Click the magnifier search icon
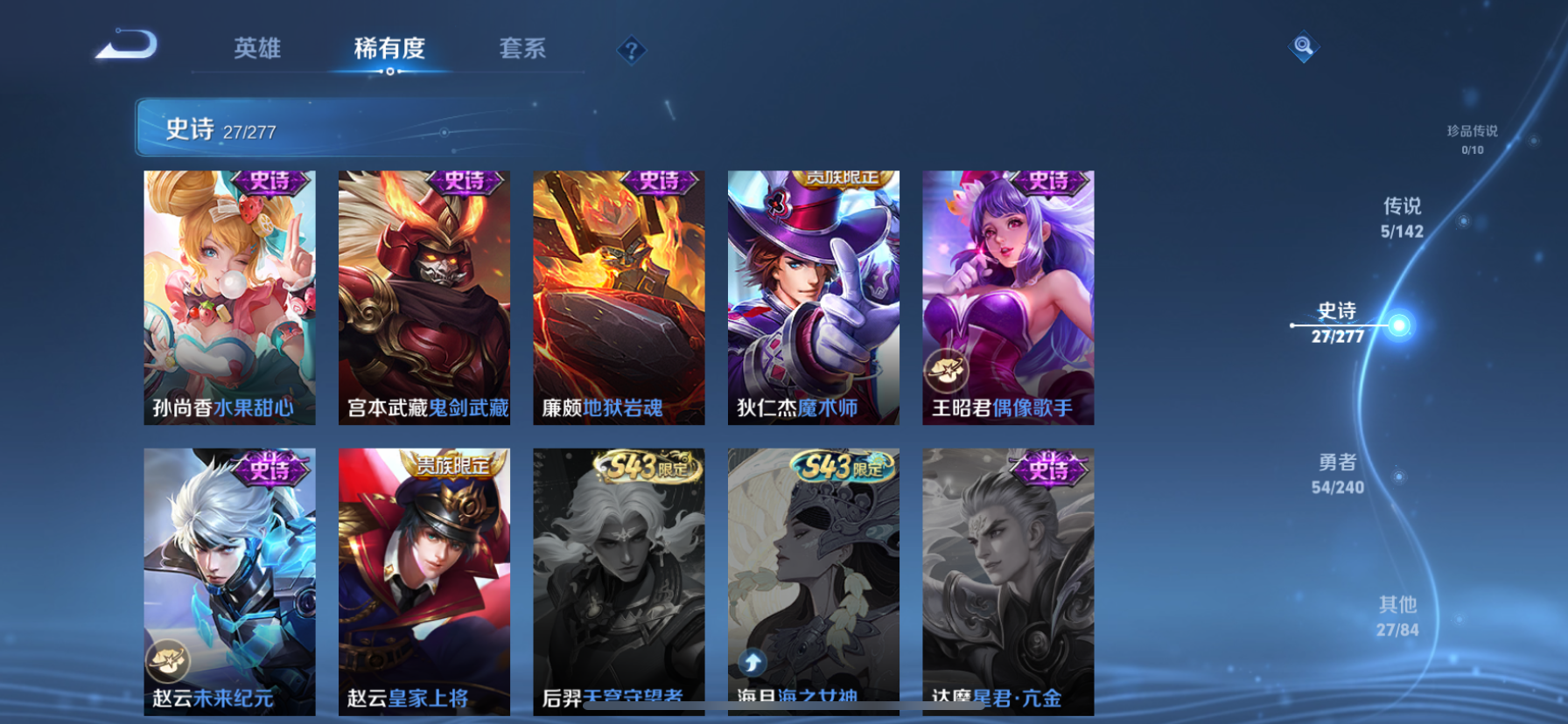Screen dimensions: 1568x724 click(x=1303, y=46)
